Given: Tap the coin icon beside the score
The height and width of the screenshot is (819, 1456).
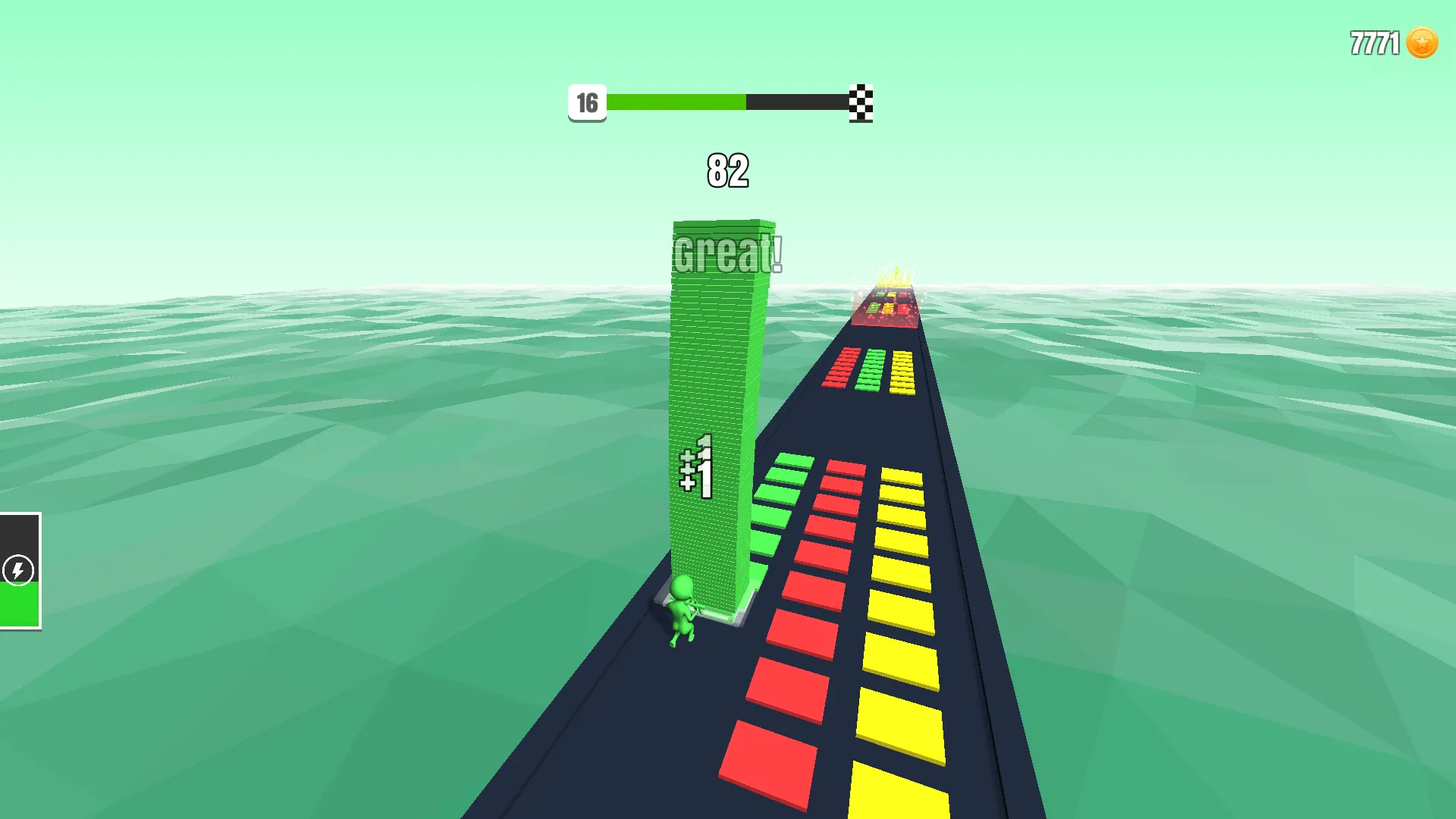Looking at the screenshot, I should (x=1422, y=43).
